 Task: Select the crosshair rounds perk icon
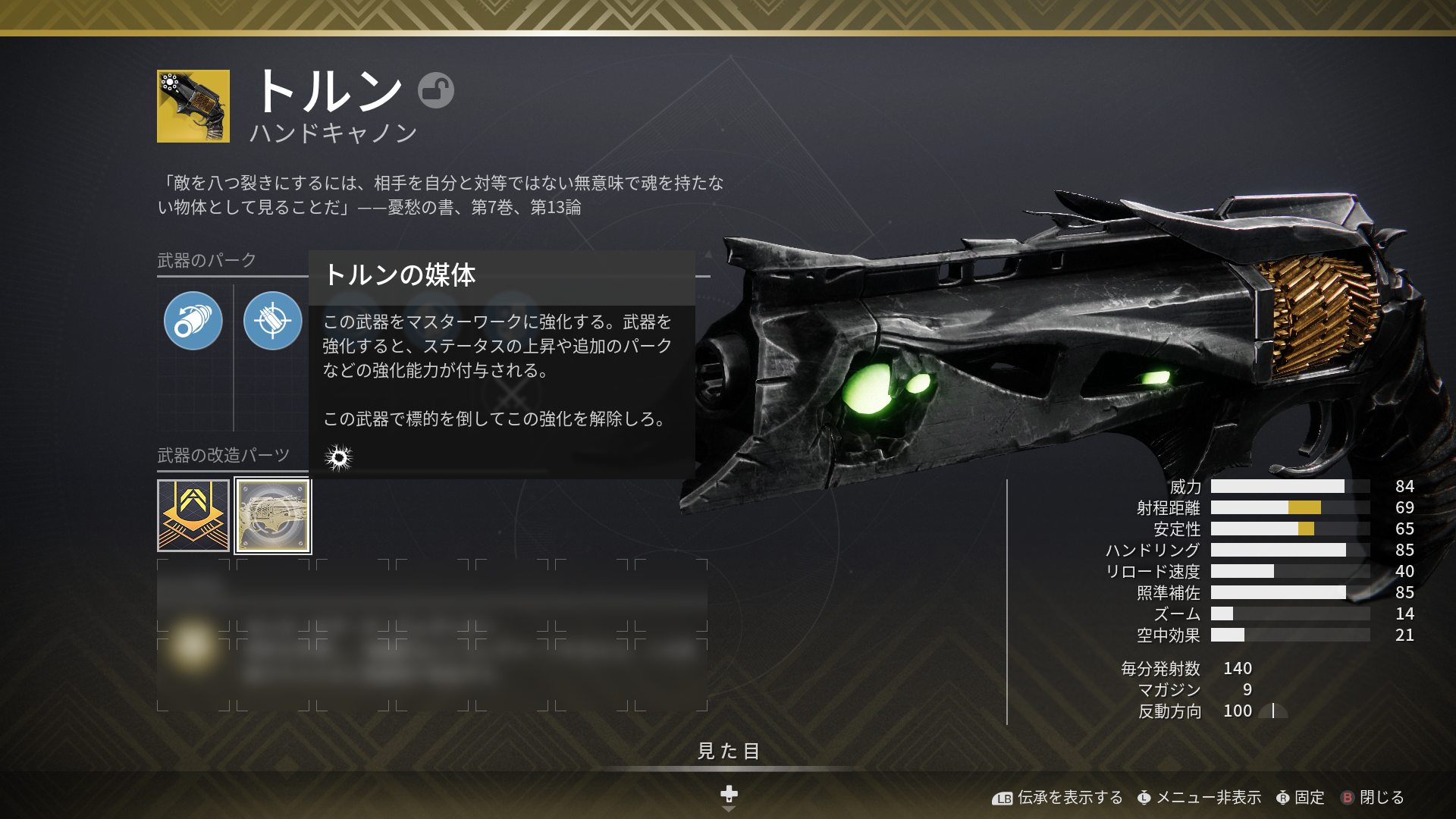point(273,321)
